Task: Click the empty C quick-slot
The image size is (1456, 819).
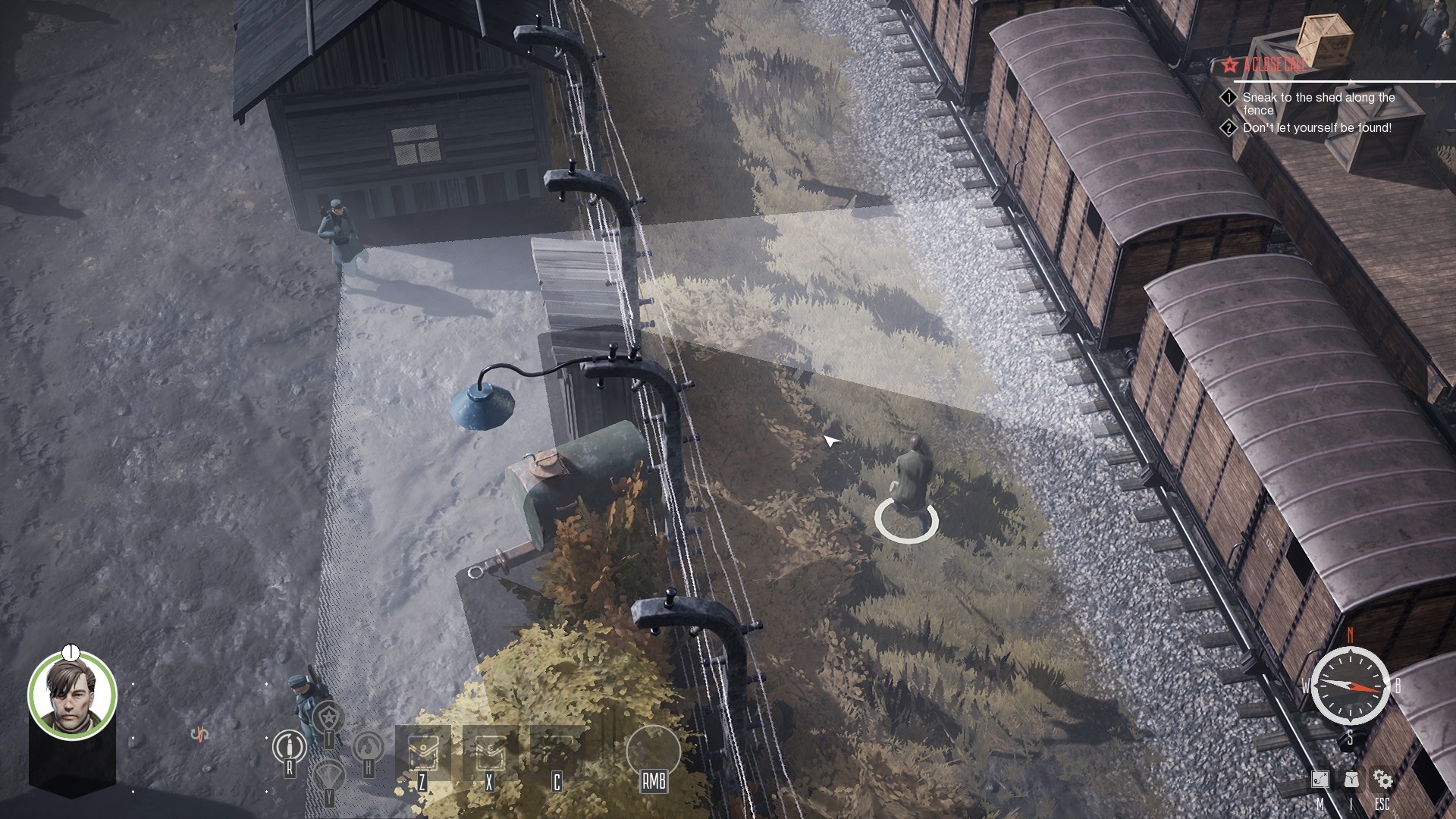Action: [x=557, y=751]
